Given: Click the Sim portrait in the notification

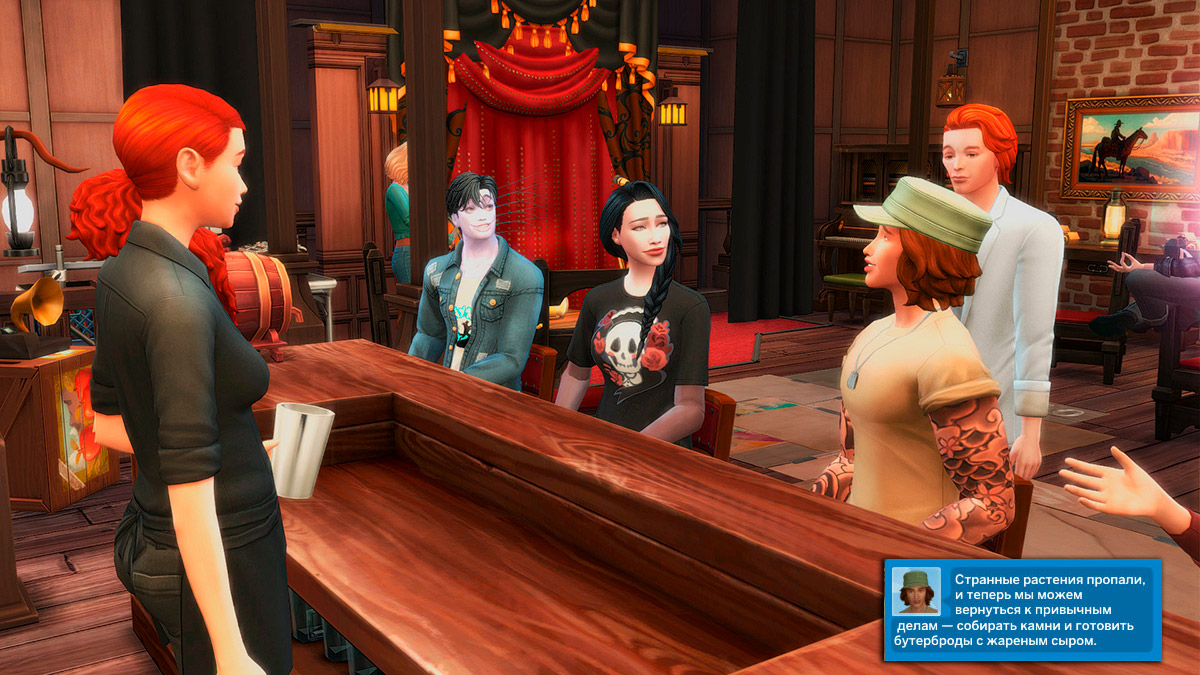Looking at the screenshot, I should tap(916, 591).
